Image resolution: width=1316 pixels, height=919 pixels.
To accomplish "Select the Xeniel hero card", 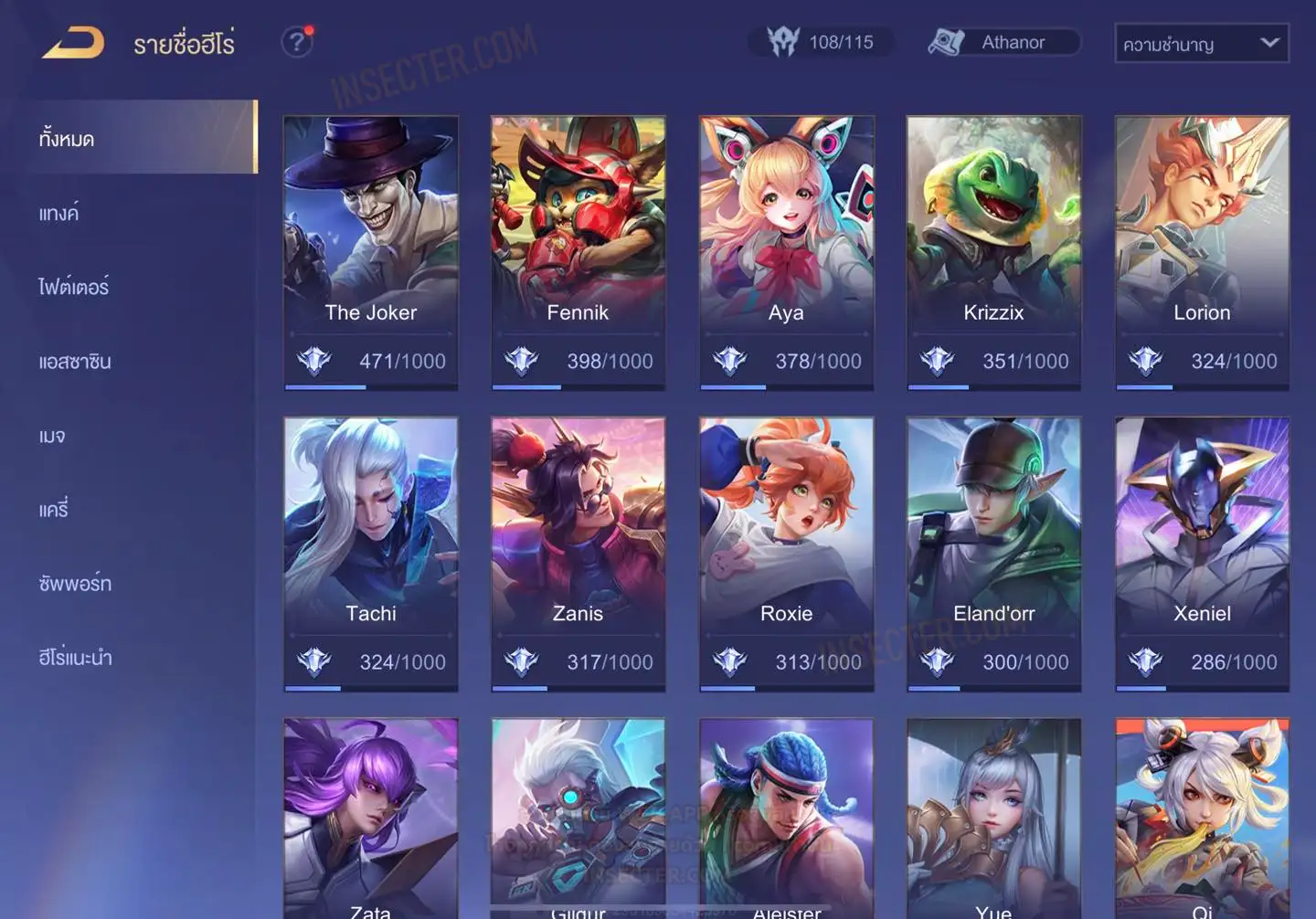I will (1202, 553).
